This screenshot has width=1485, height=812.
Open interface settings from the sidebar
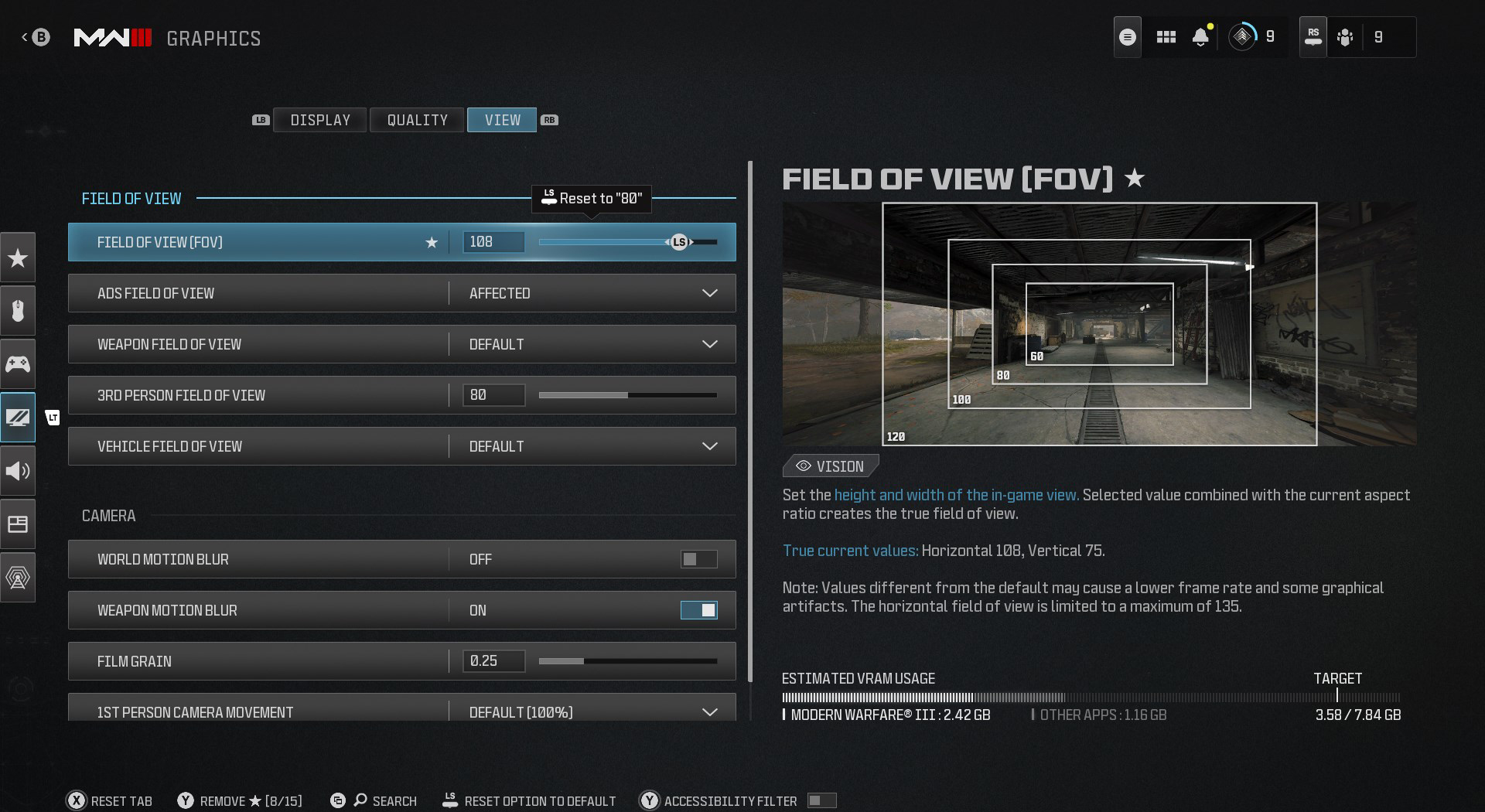[x=18, y=524]
